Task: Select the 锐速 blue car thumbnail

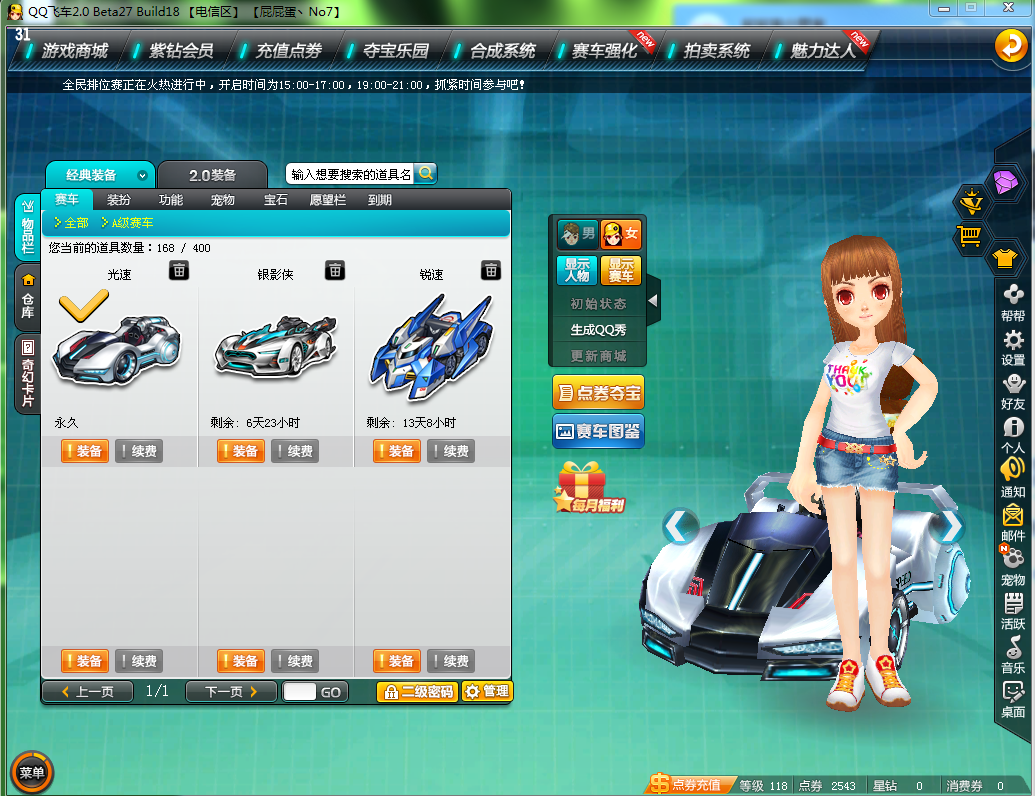Action: tap(432, 340)
